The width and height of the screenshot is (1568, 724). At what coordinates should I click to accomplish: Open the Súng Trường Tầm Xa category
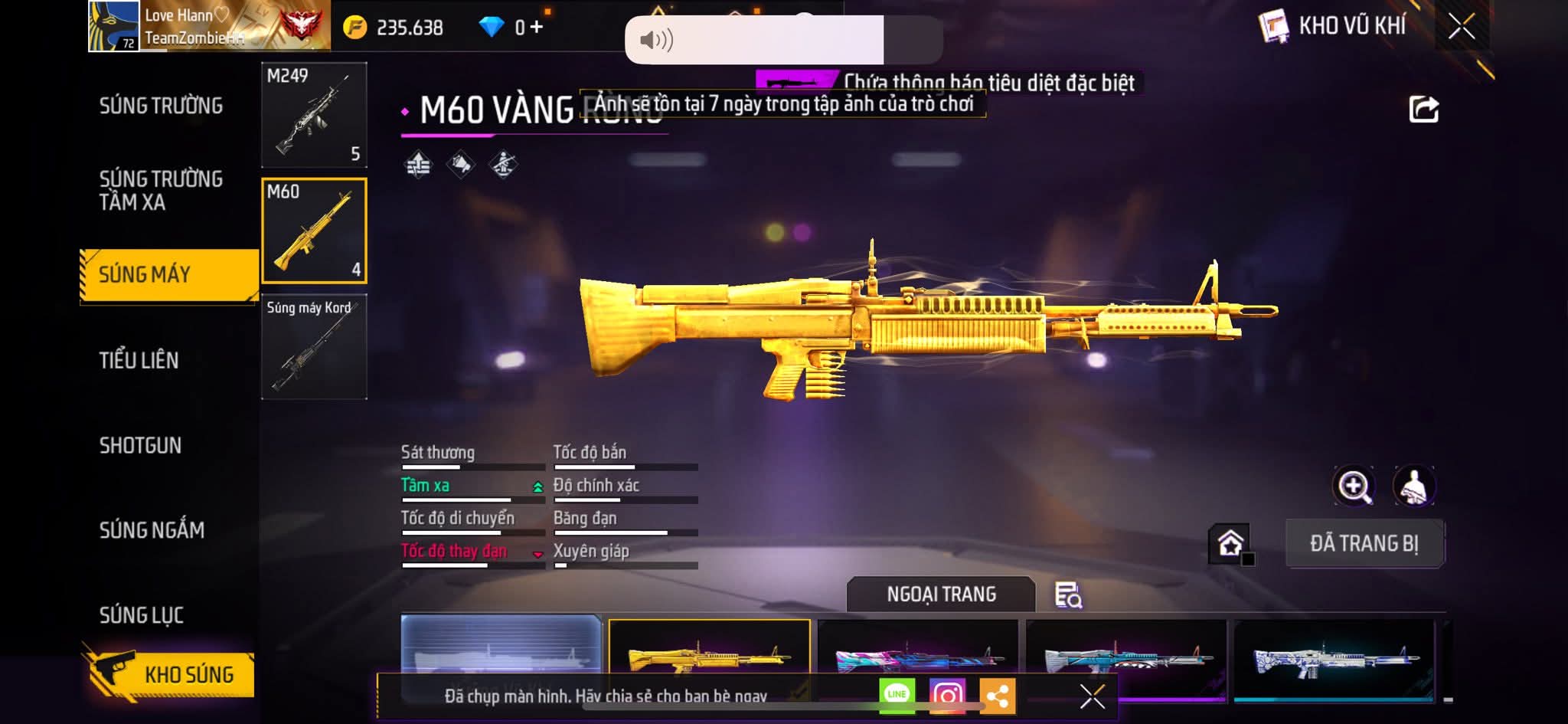(x=161, y=190)
